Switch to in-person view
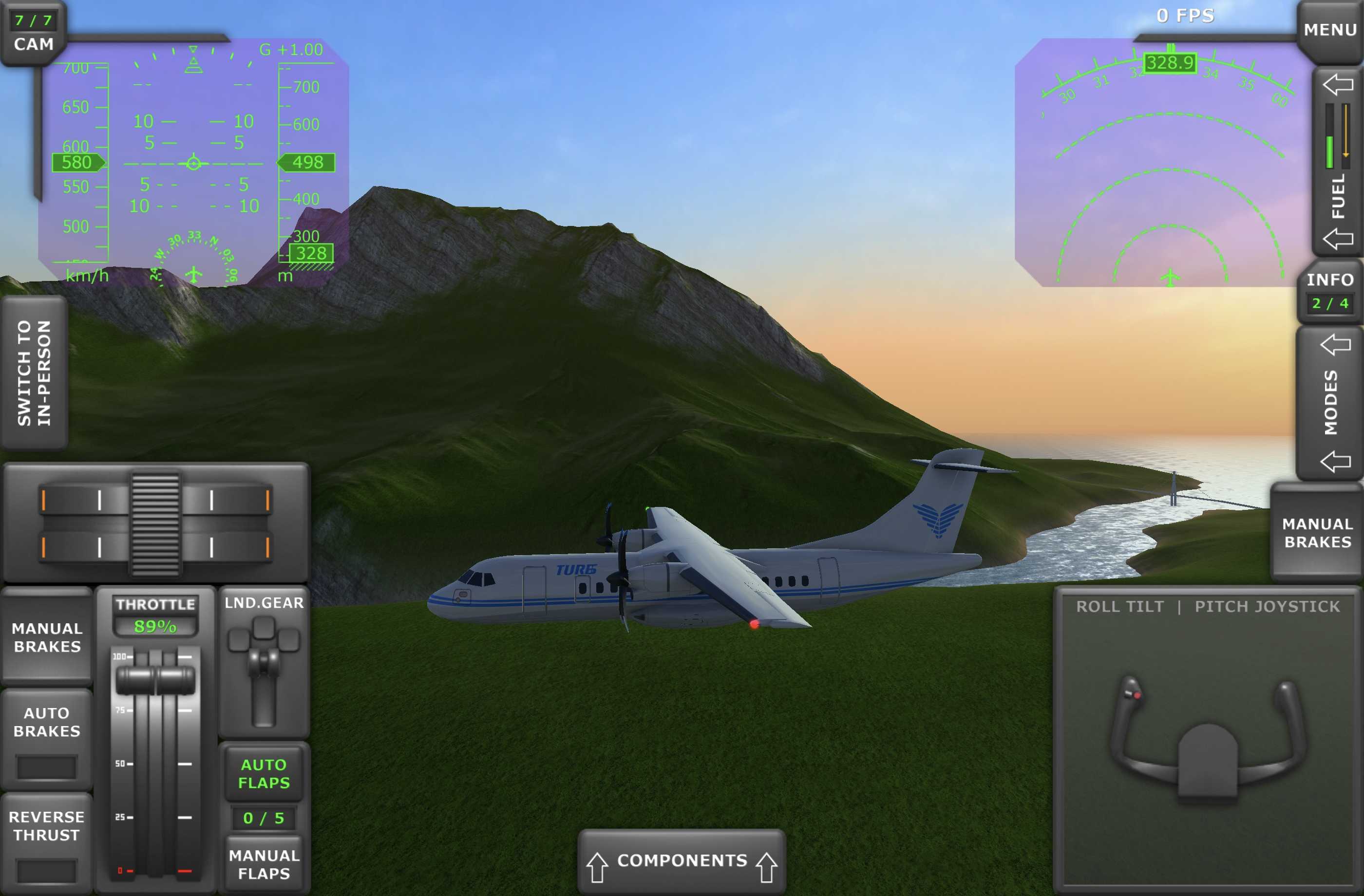Viewport: 1364px width, 896px height. click(x=35, y=373)
